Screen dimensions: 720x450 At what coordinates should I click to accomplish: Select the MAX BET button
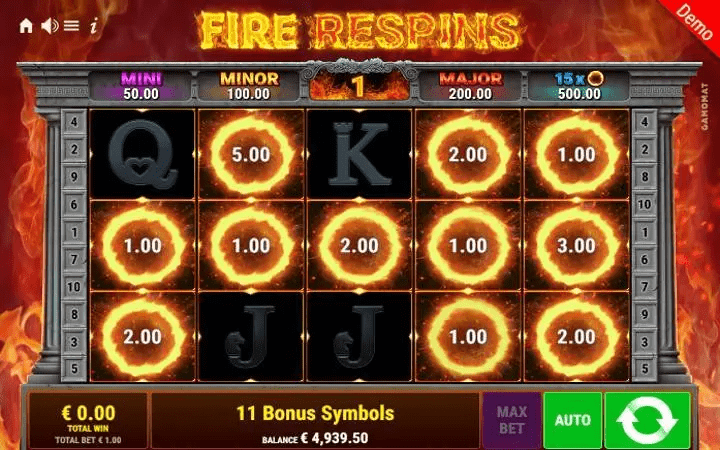tap(510, 420)
